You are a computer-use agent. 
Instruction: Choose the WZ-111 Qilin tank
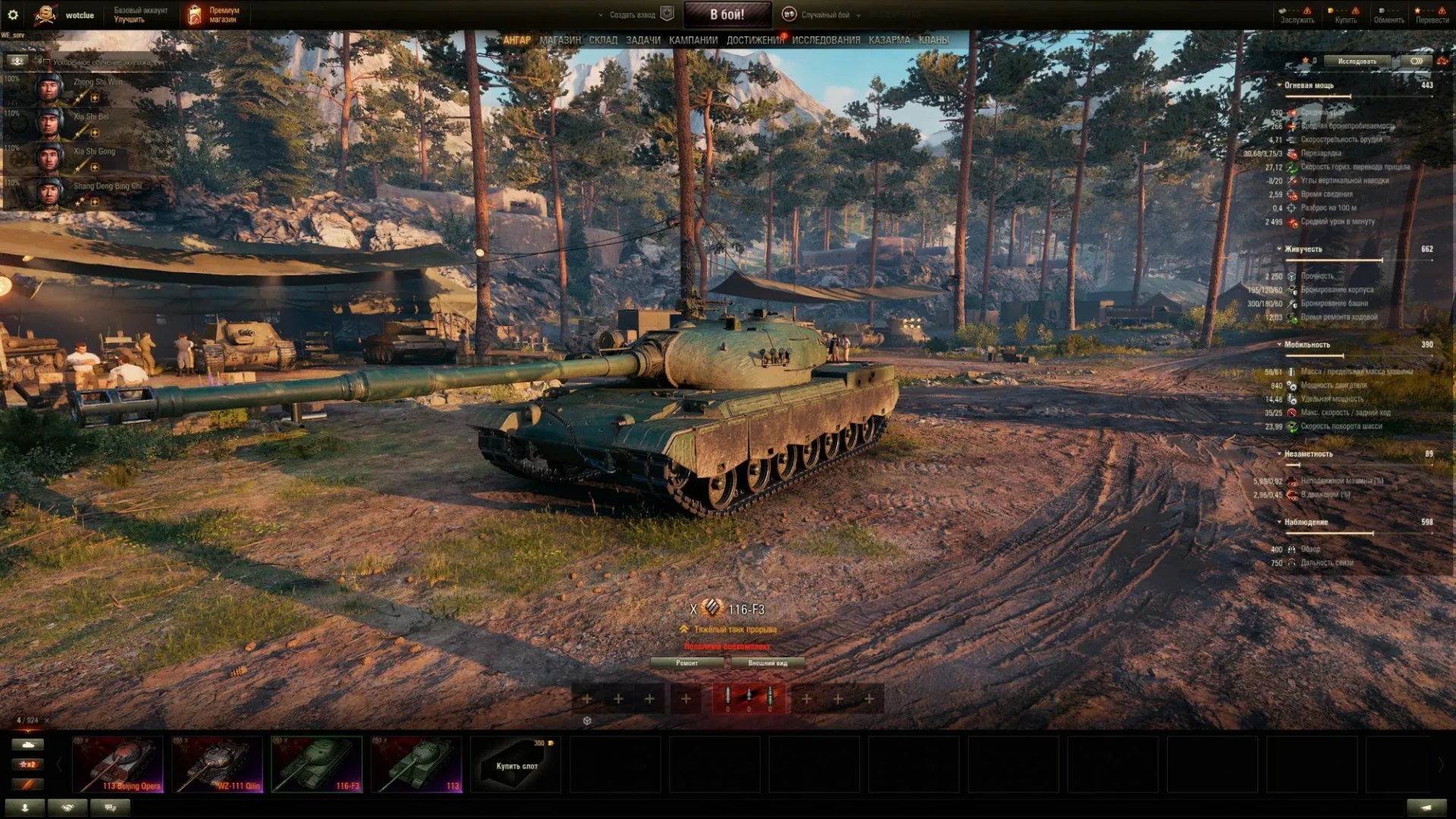point(218,764)
